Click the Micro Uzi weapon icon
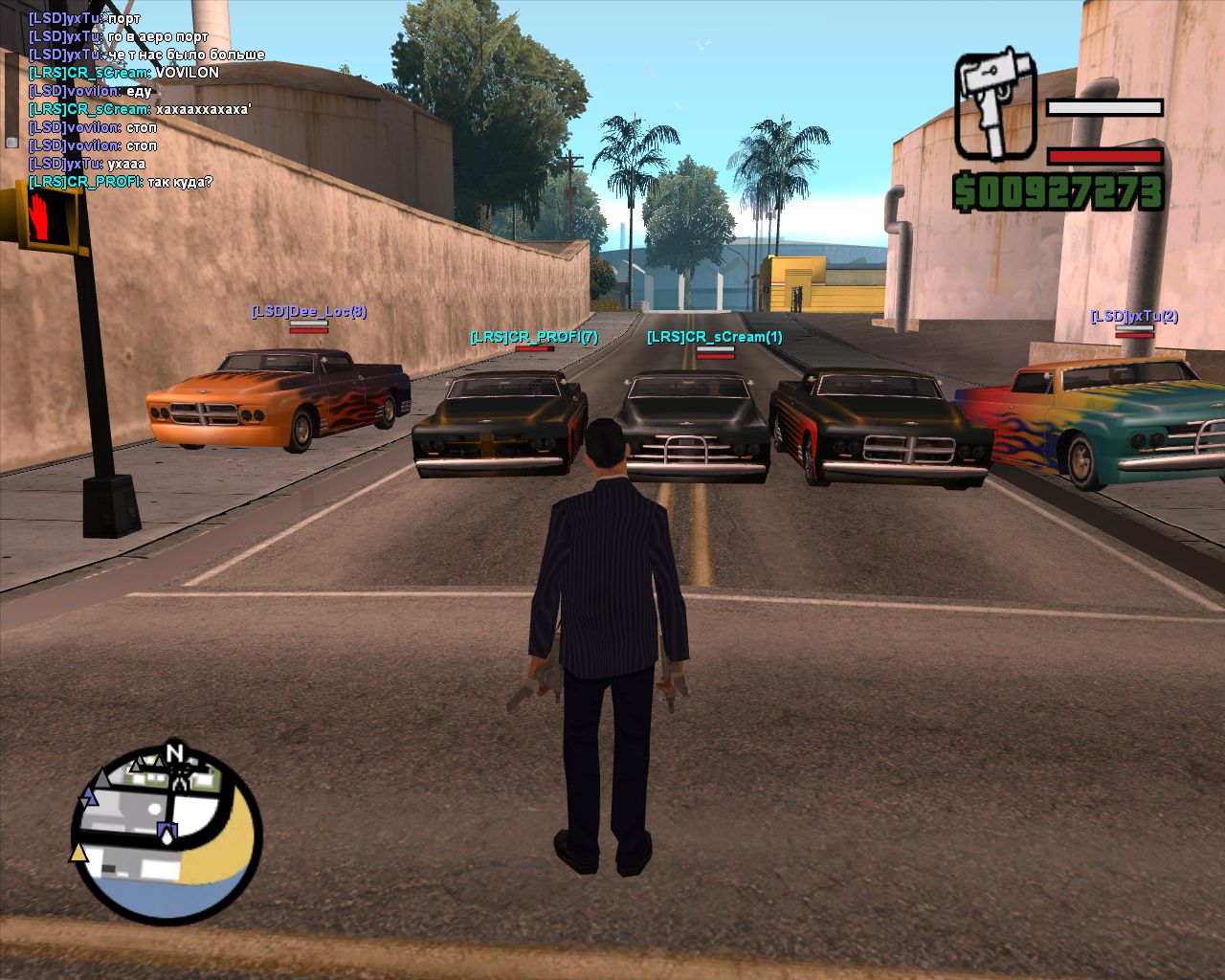Viewport: 1225px width, 980px height. point(996,105)
